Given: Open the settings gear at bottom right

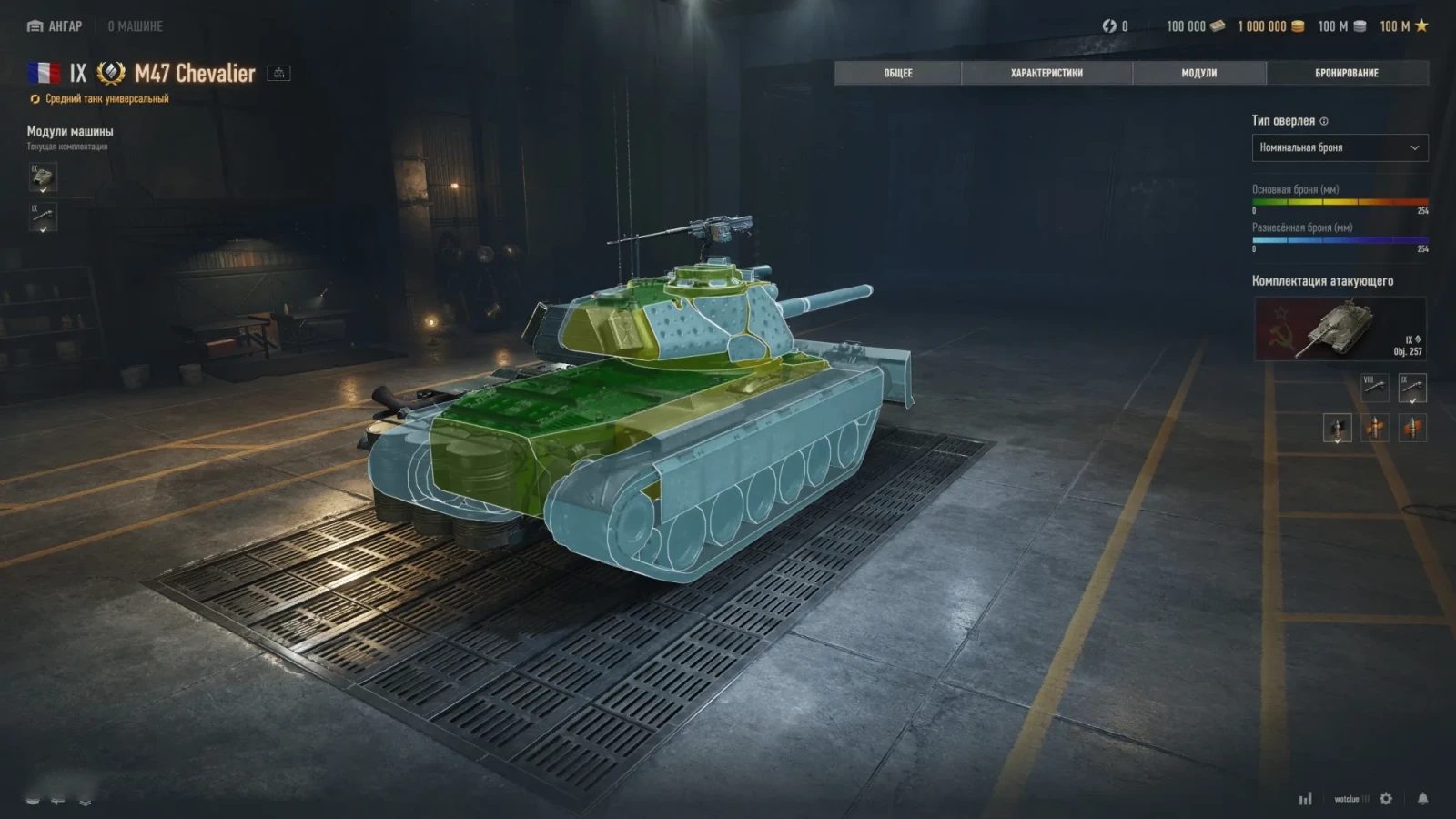Looking at the screenshot, I should click(1386, 798).
